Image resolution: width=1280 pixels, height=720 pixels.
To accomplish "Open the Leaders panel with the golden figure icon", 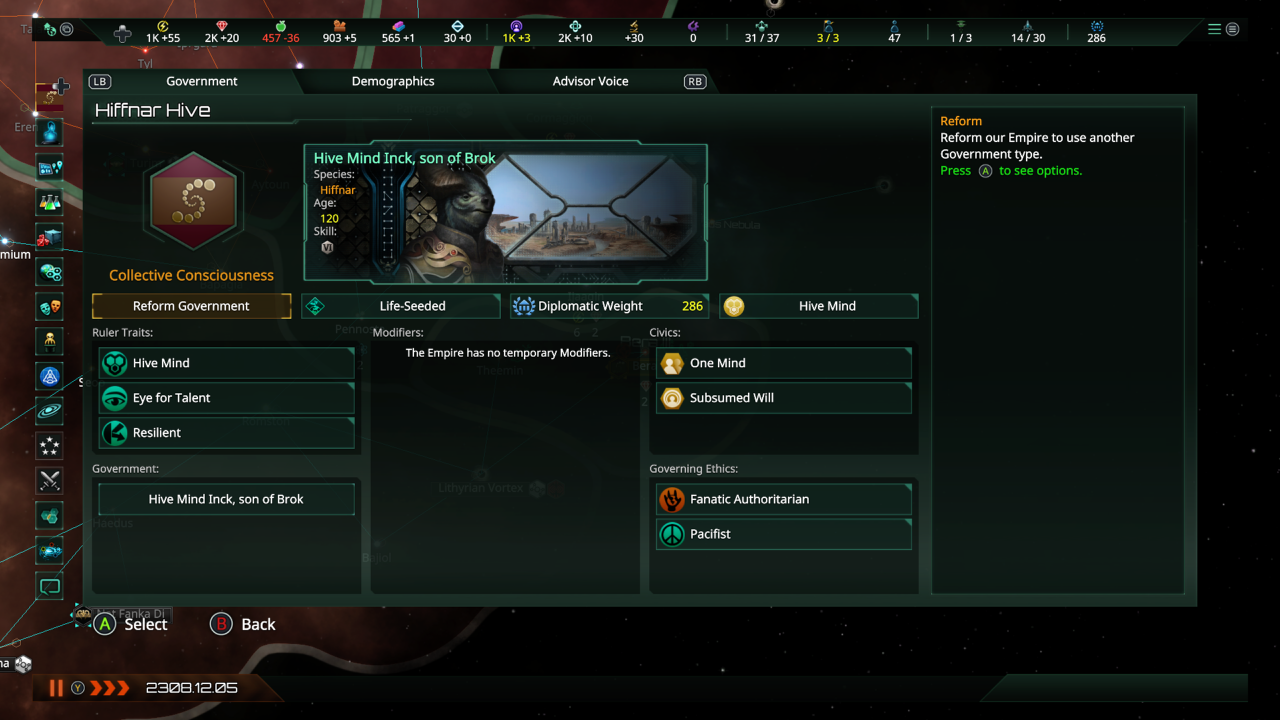I will 49,342.
